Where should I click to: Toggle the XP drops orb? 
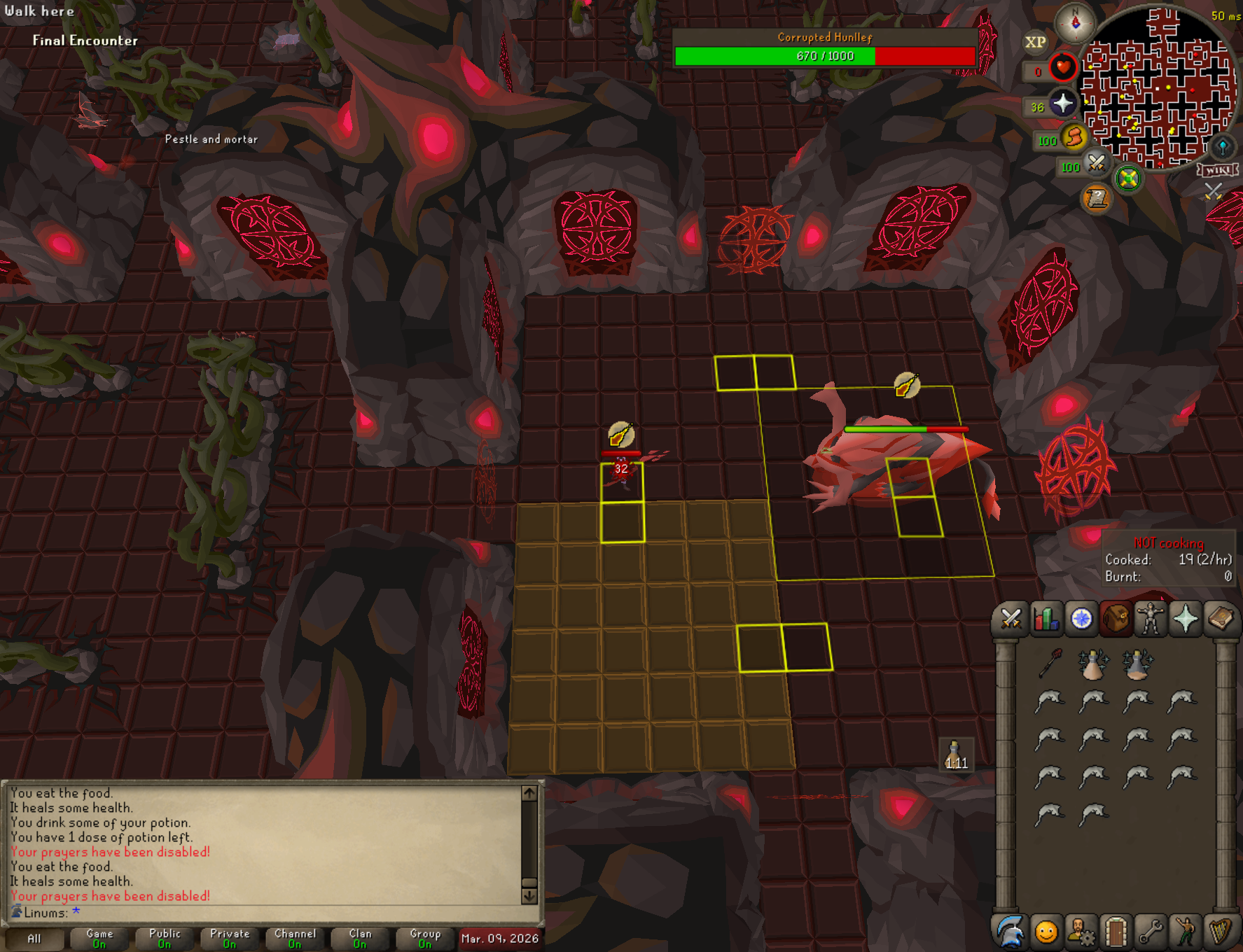coord(1035,42)
